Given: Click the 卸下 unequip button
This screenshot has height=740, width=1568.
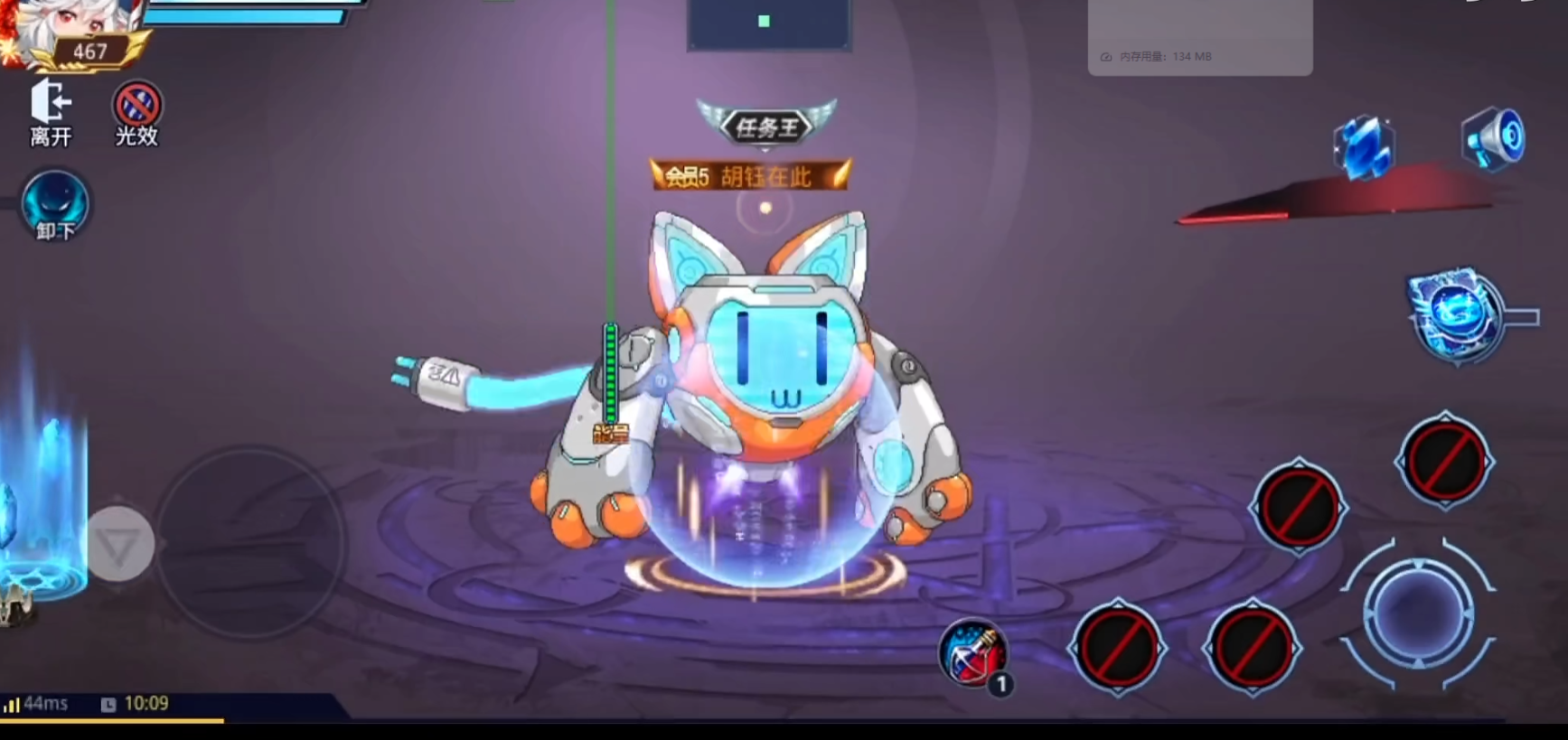Looking at the screenshot, I should 55,207.
